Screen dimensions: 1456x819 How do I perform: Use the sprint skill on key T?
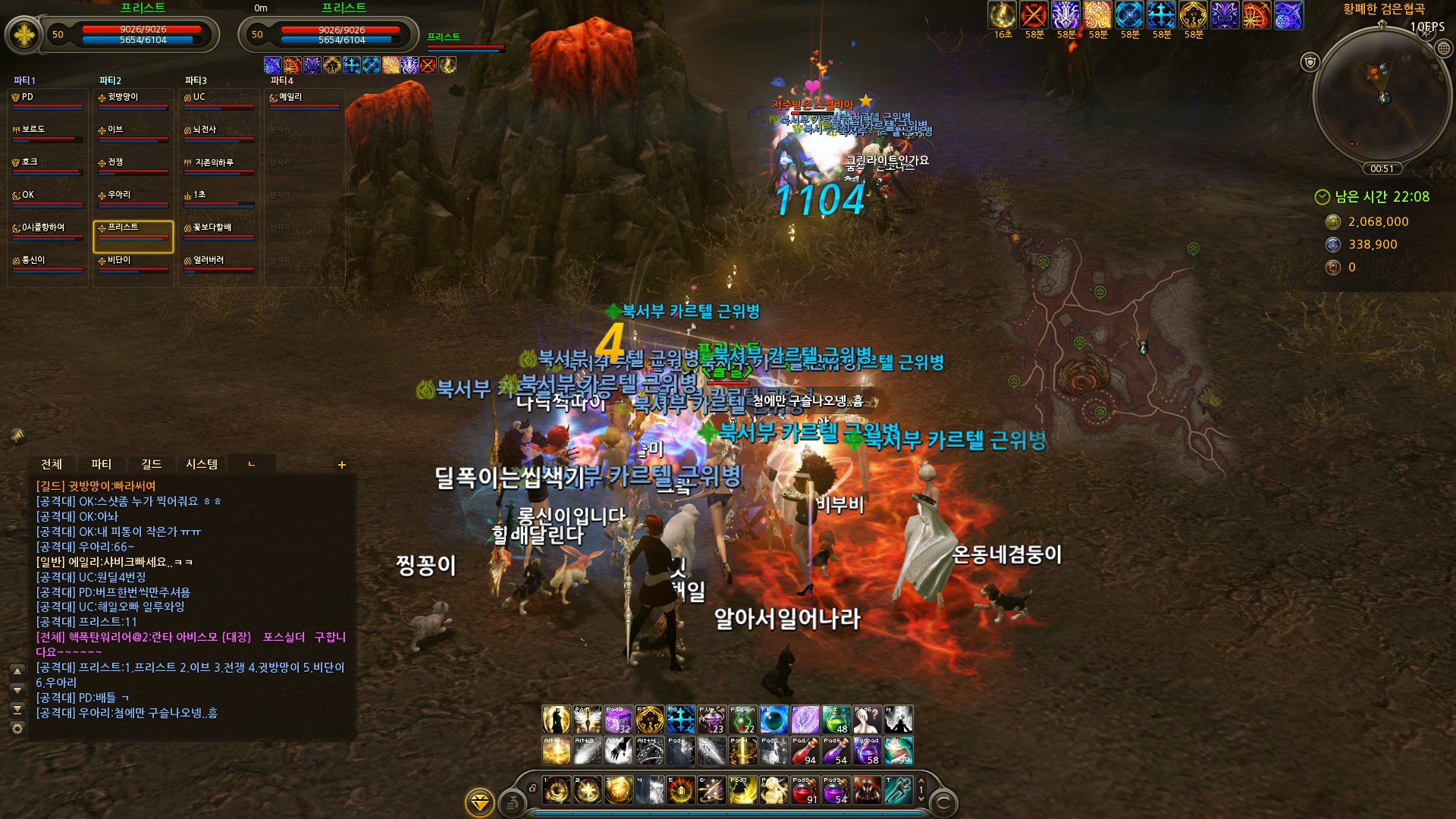pyautogui.click(x=899, y=790)
